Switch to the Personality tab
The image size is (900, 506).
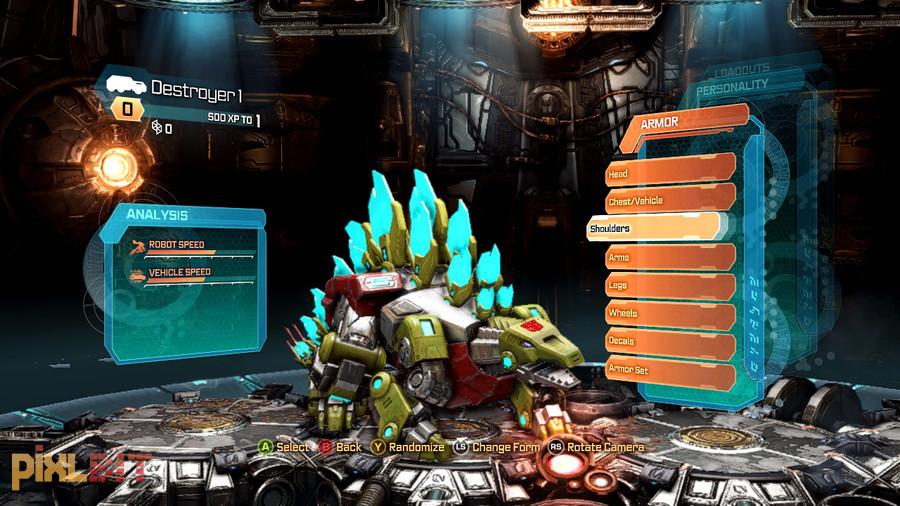732,86
